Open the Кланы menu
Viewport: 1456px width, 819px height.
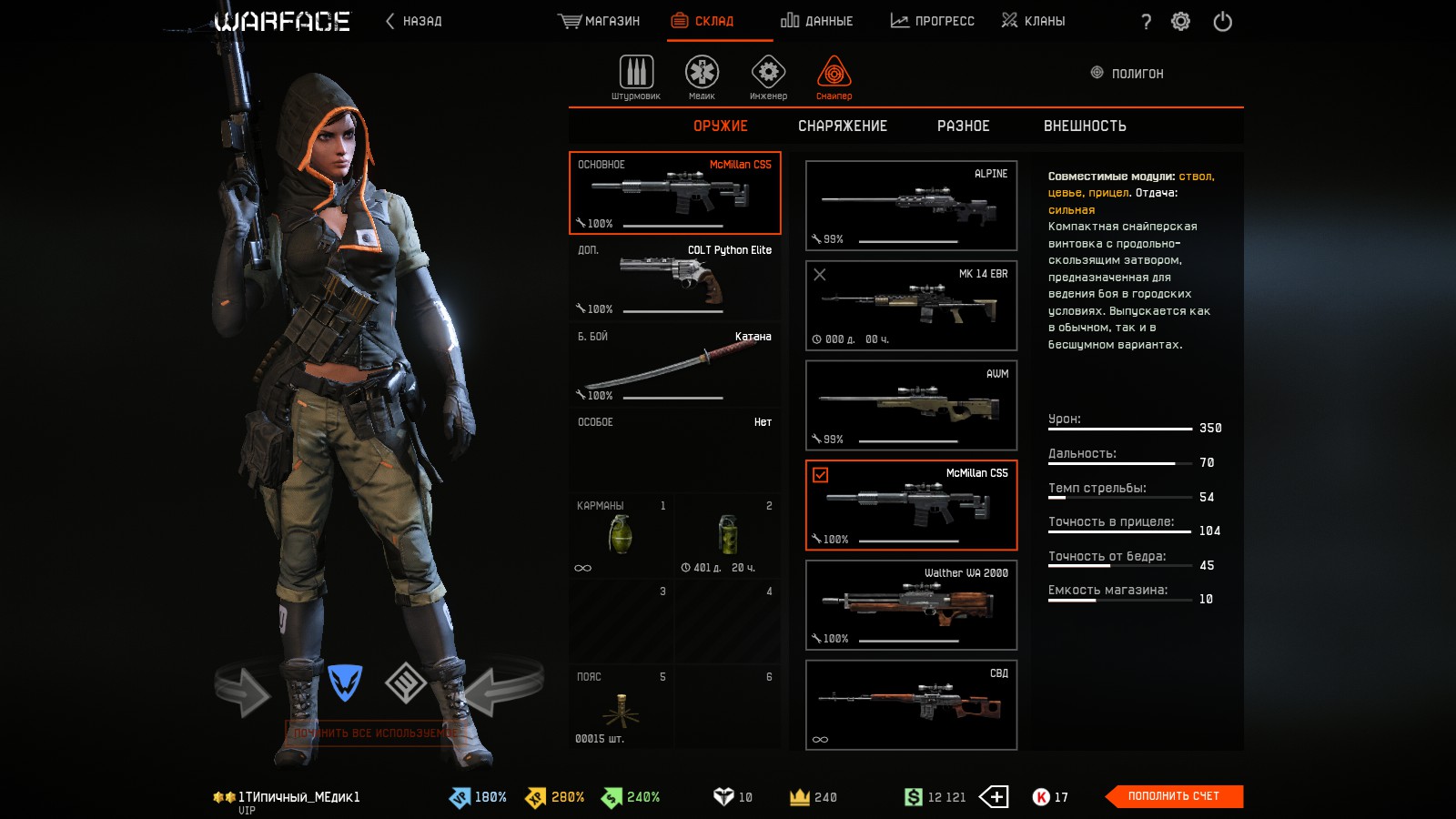click(1033, 21)
